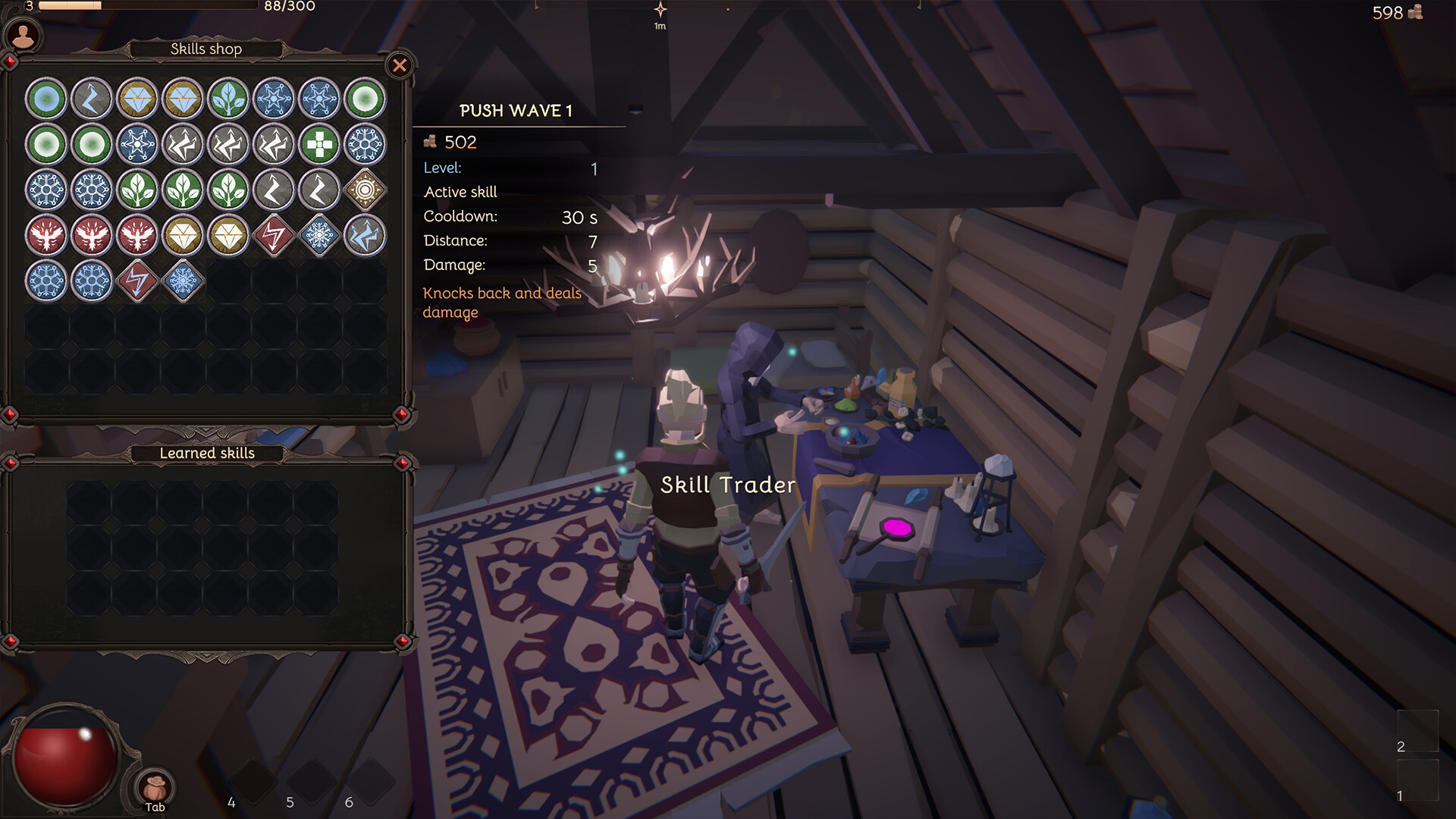Select the gold sun rune skill icon

366,190
